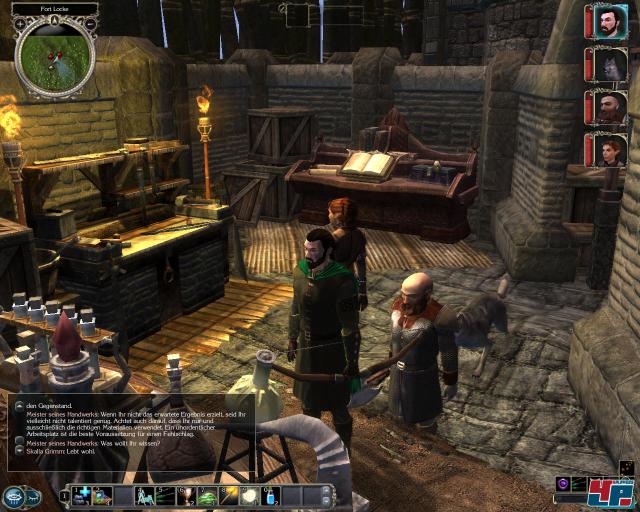Use the golden wand hotbar slot

pyautogui.click(x=227, y=495)
